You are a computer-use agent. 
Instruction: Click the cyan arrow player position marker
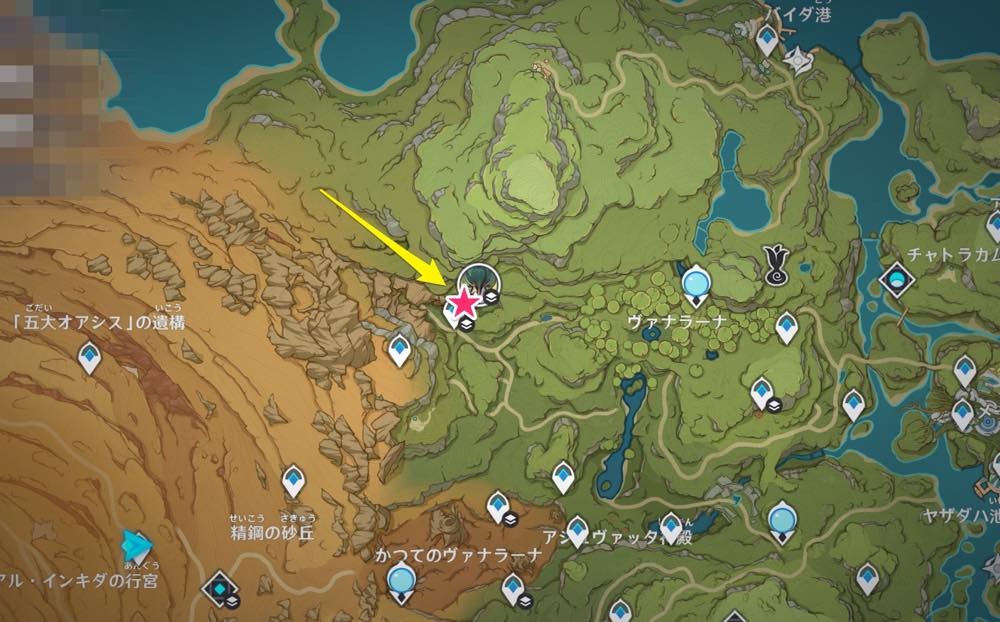[136, 545]
